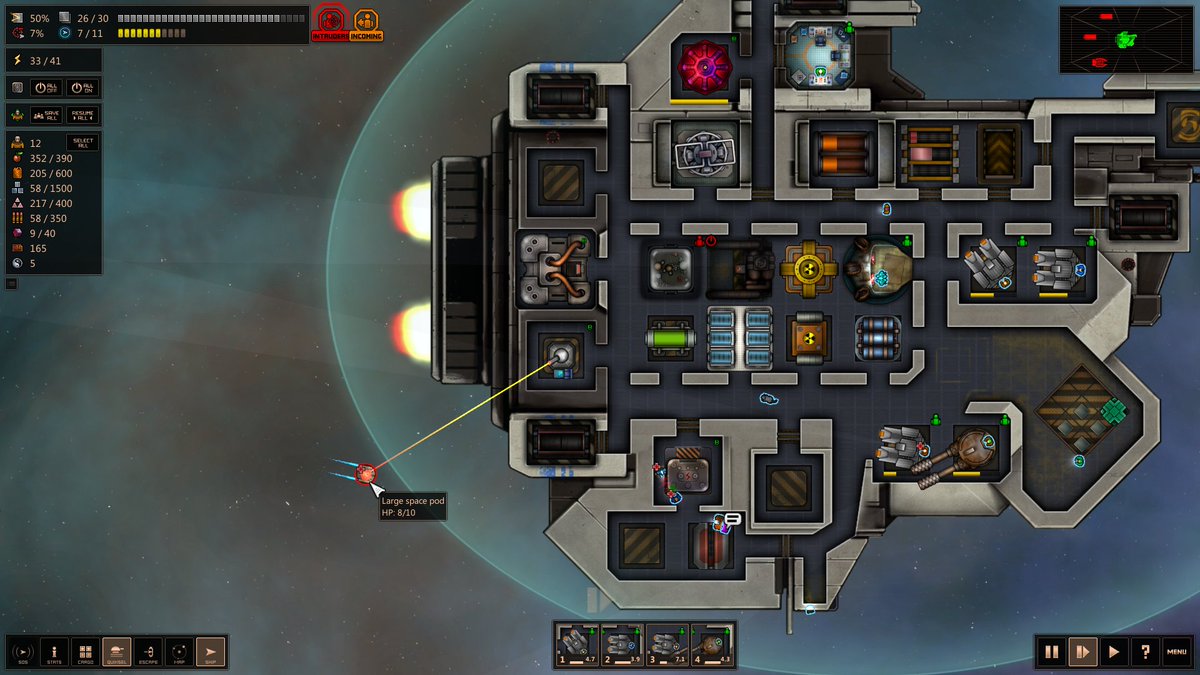Activate the Escape button
Screen dimensions: 1200x675
148,652
